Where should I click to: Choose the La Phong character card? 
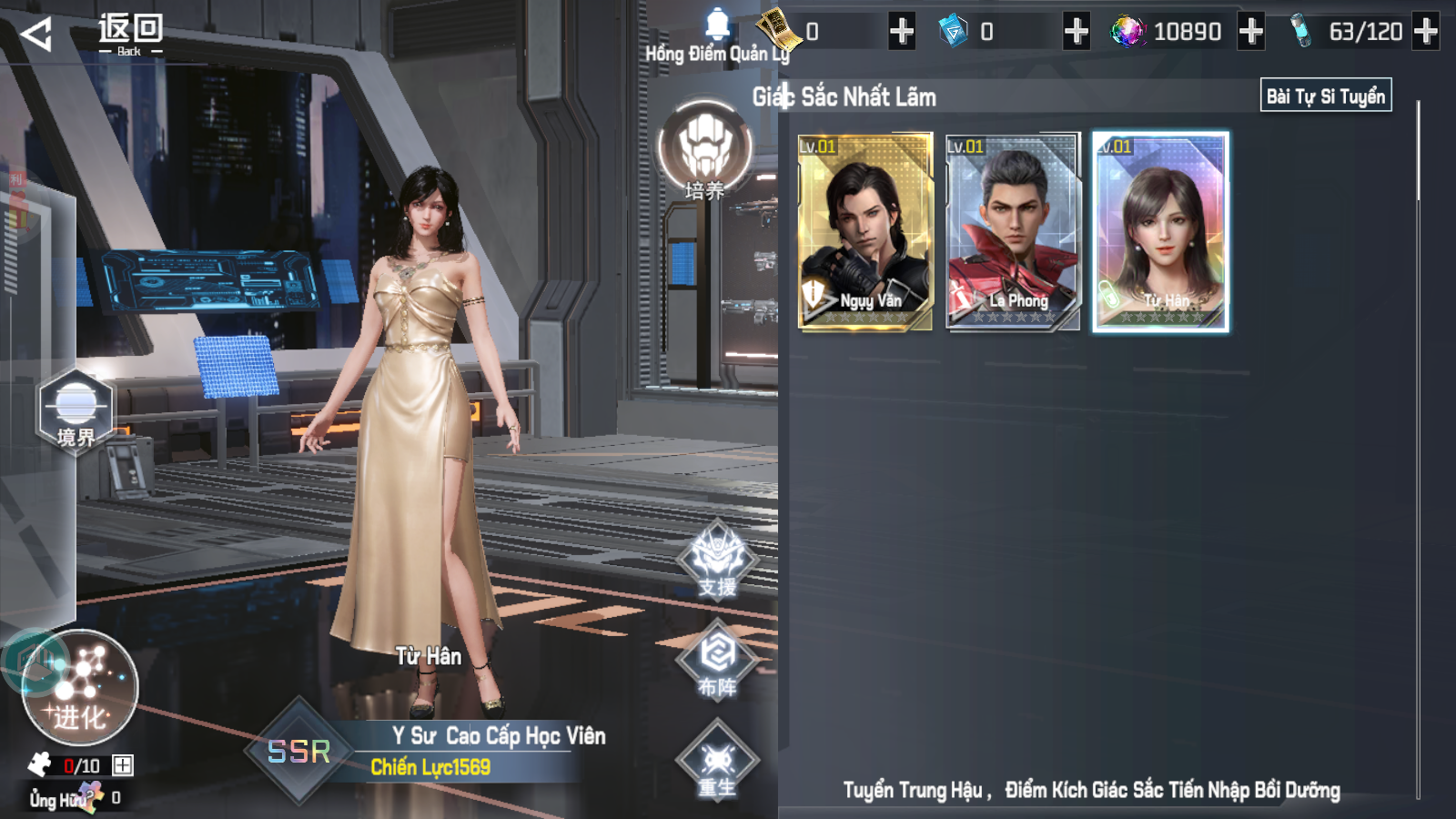point(1013,230)
